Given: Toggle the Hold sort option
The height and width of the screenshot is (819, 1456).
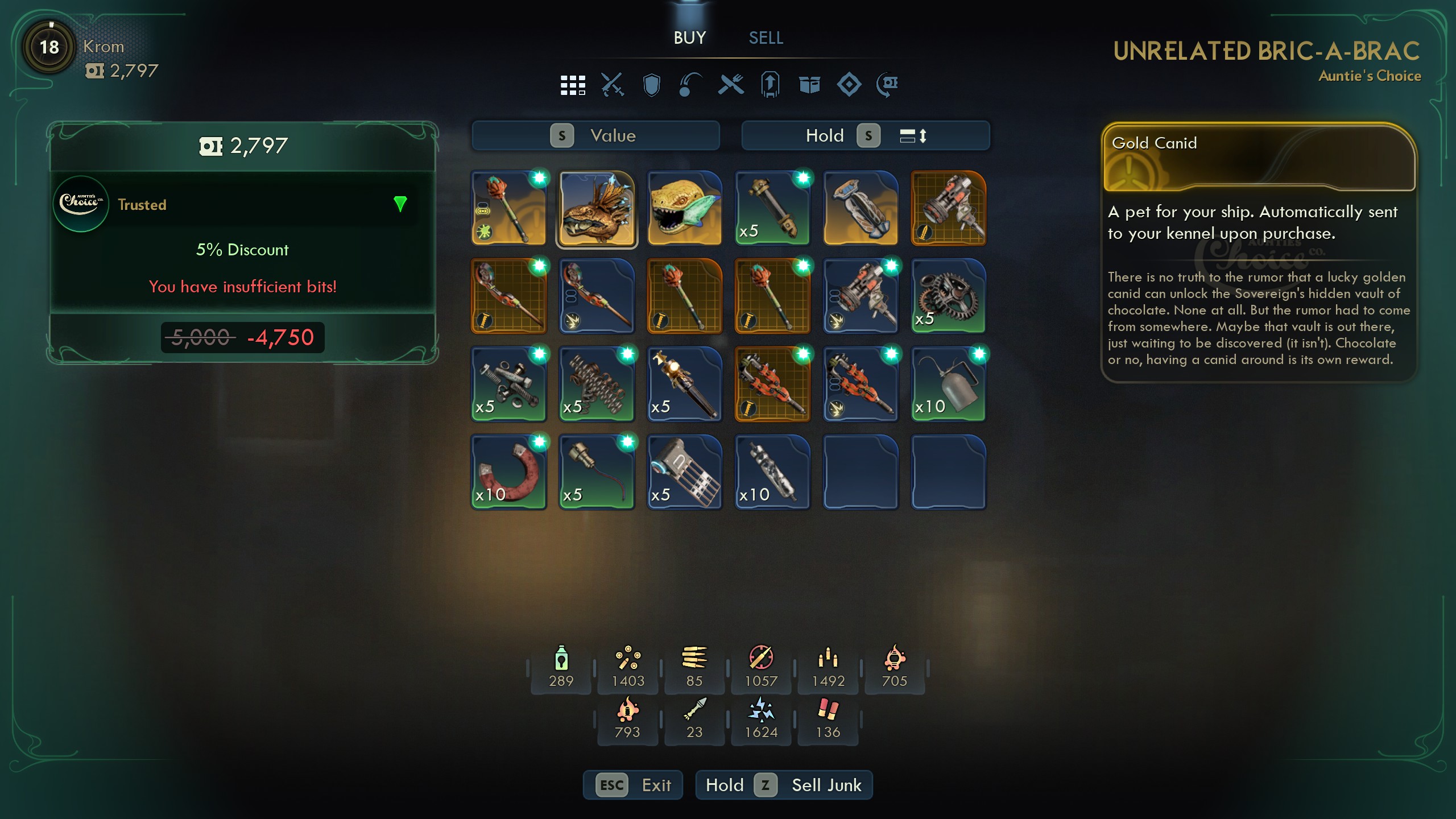Looking at the screenshot, I should [x=825, y=135].
